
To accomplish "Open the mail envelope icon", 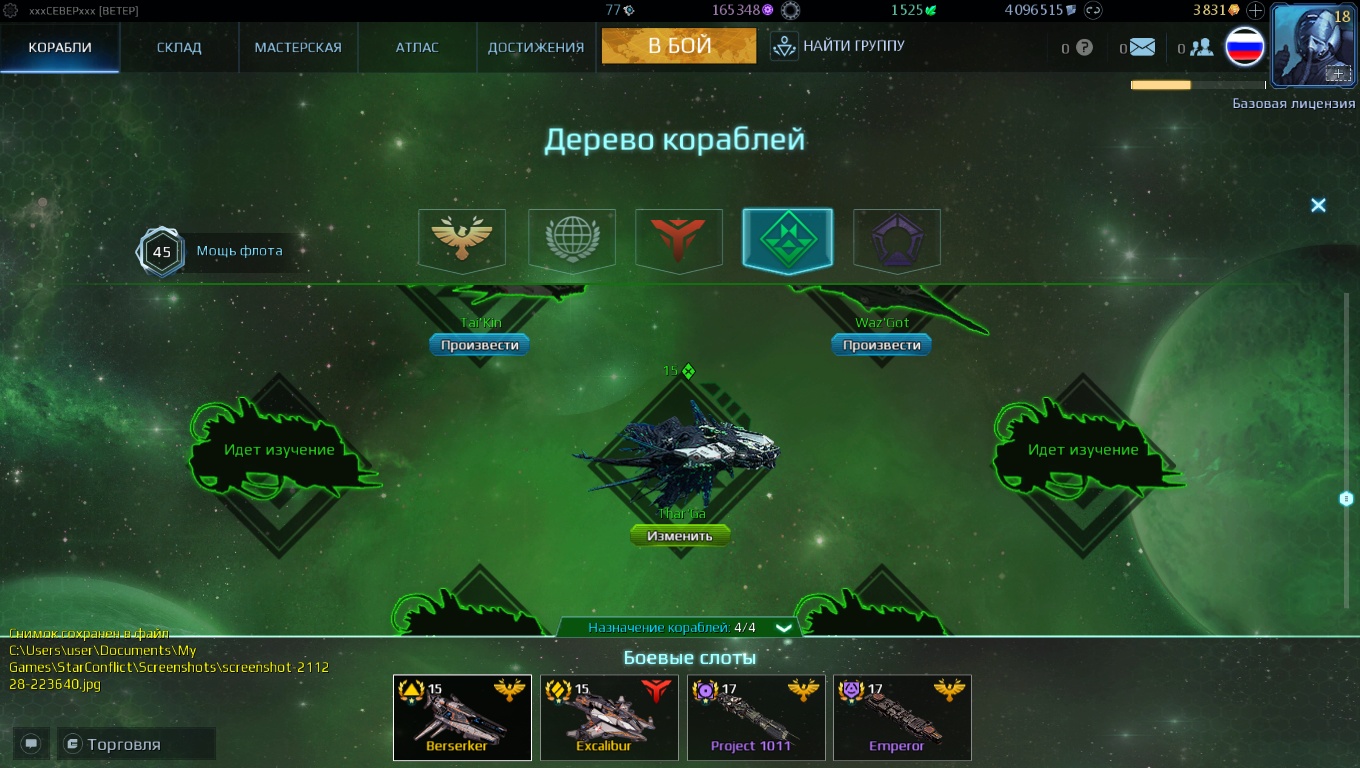I will tap(1140, 46).
